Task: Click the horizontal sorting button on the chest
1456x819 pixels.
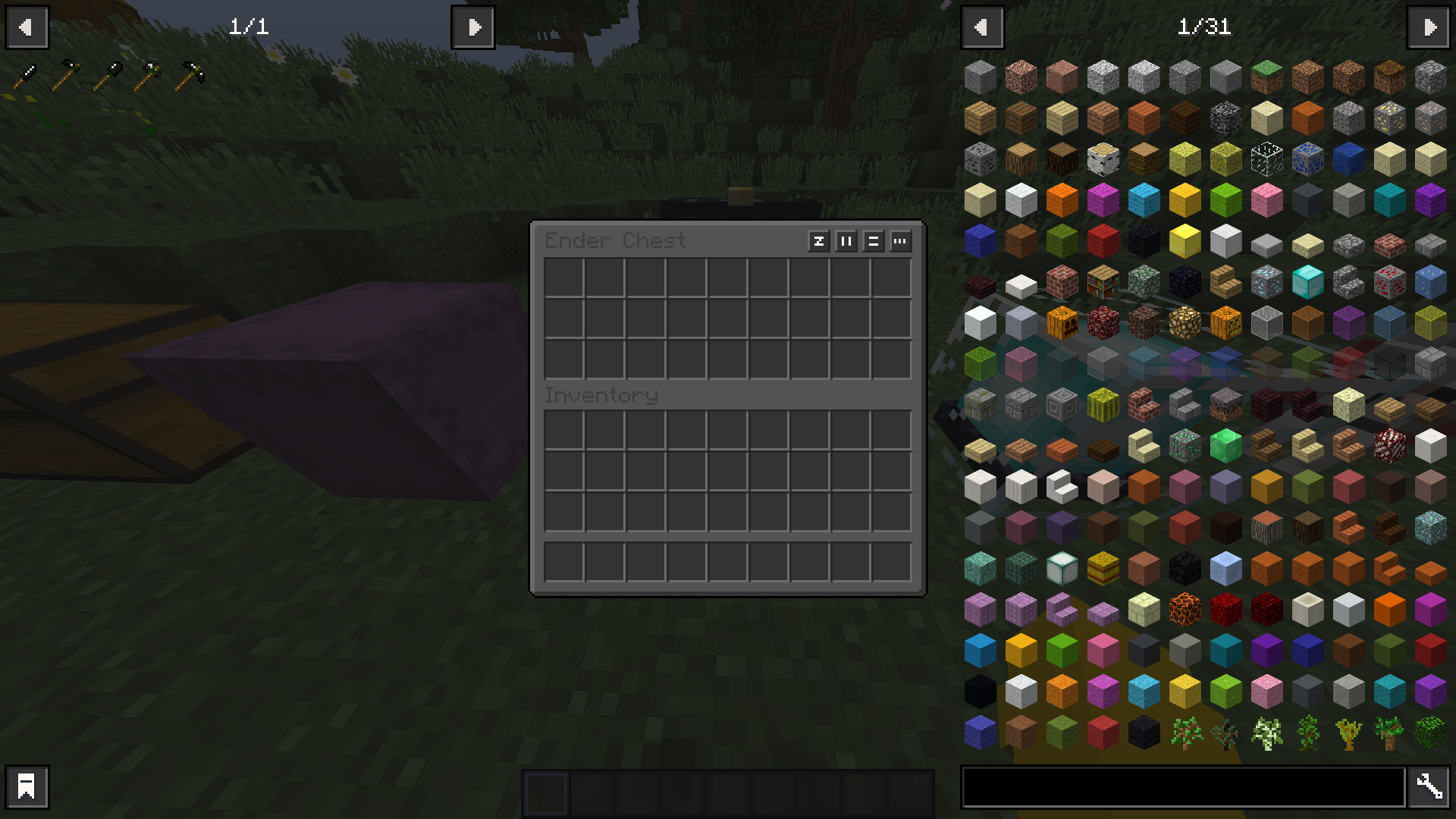Action: (873, 242)
